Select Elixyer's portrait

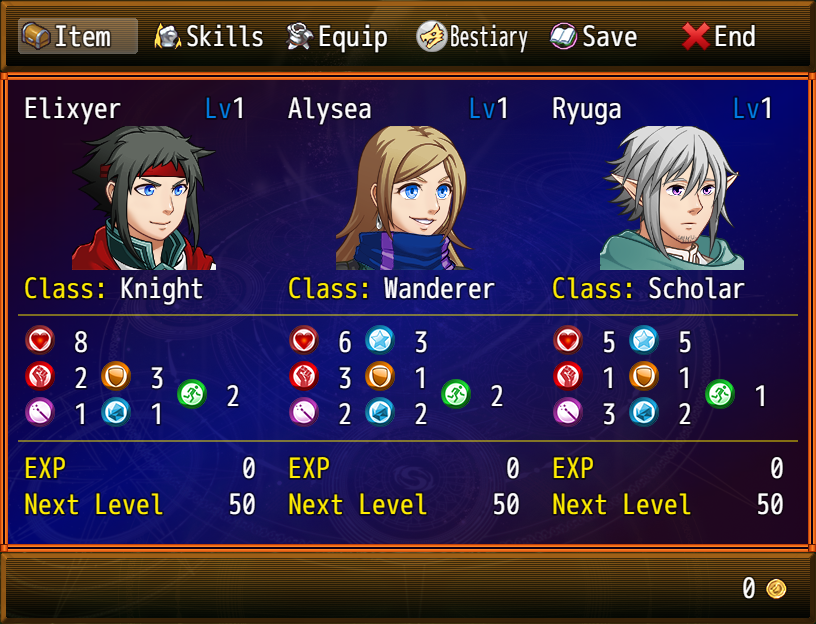(144, 198)
